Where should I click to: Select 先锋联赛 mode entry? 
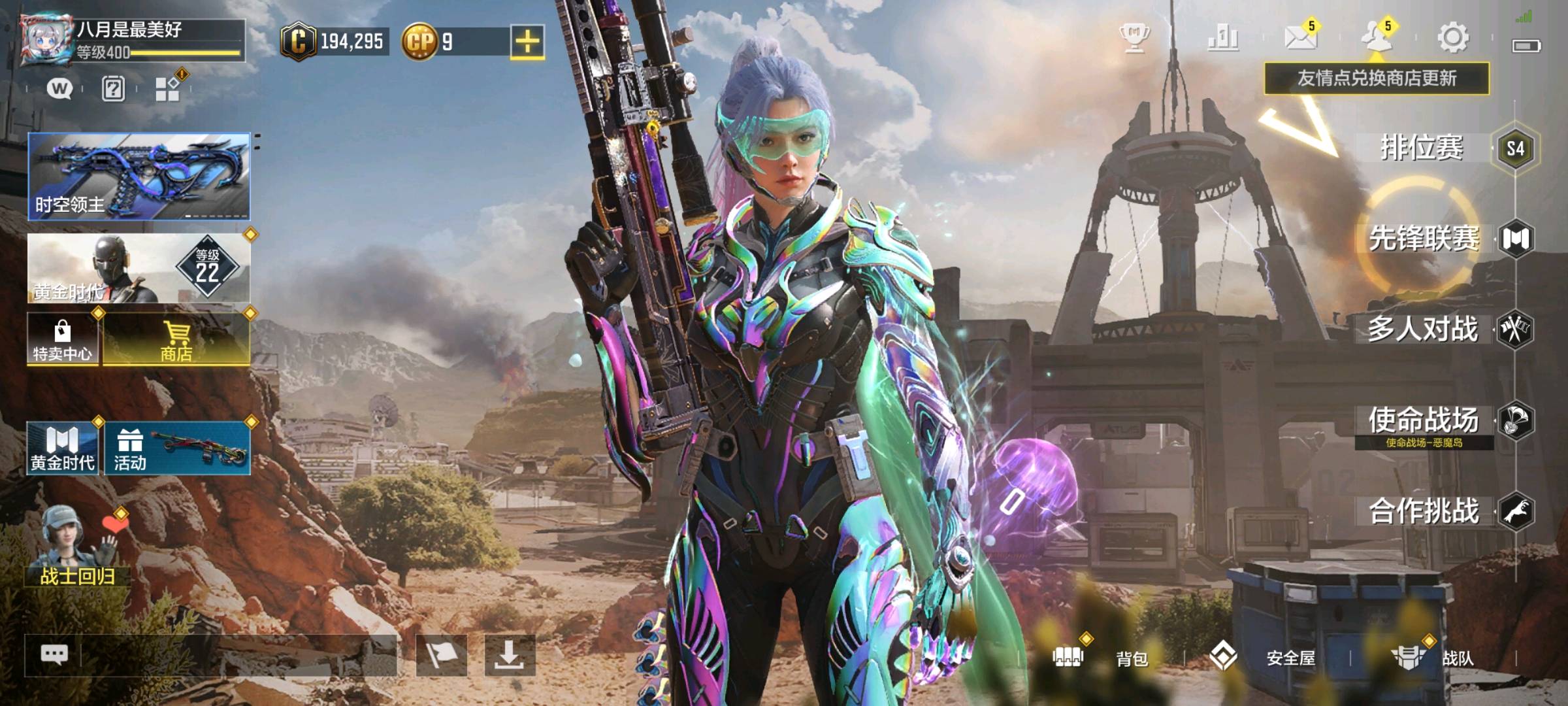[x=1424, y=239]
